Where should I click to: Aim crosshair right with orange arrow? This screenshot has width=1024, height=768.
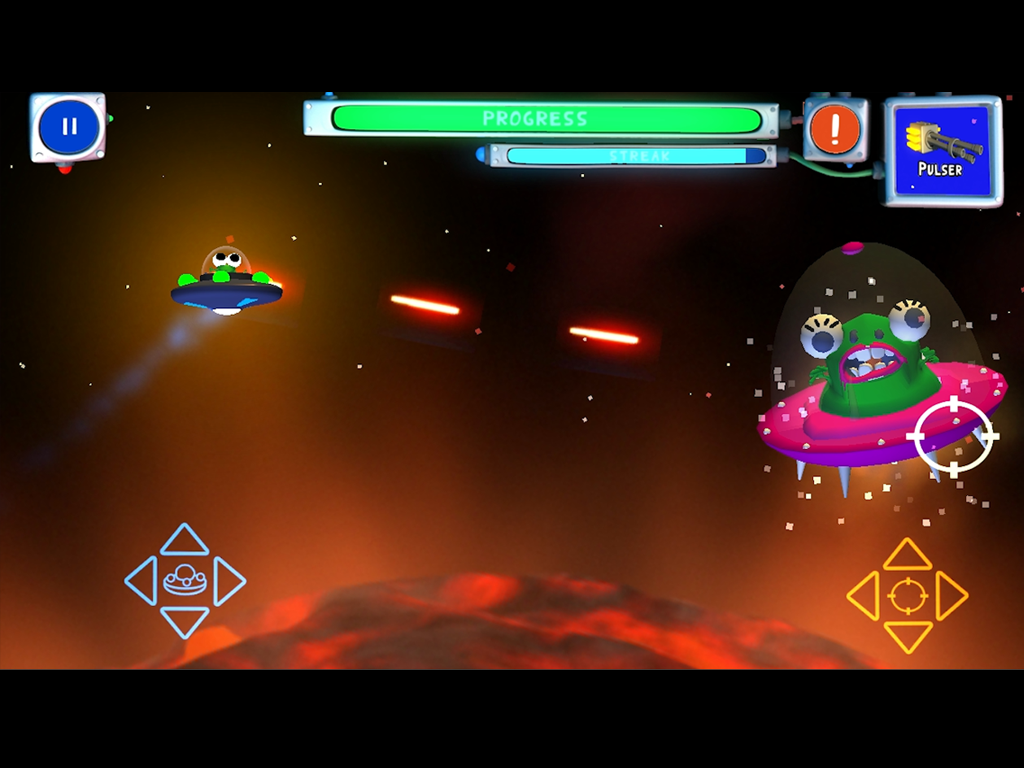(x=952, y=596)
